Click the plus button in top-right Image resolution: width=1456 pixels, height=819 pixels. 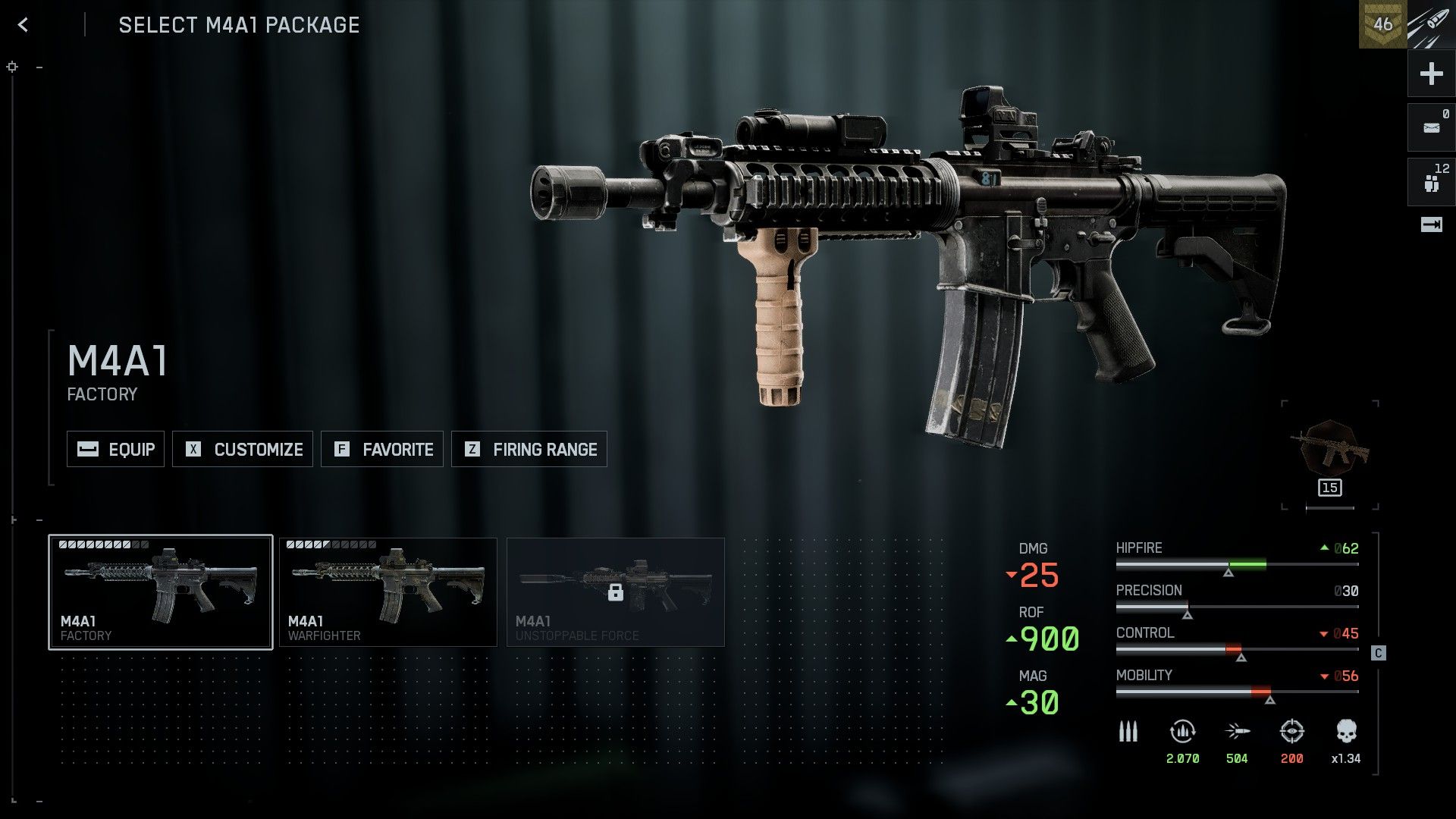(1431, 74)
